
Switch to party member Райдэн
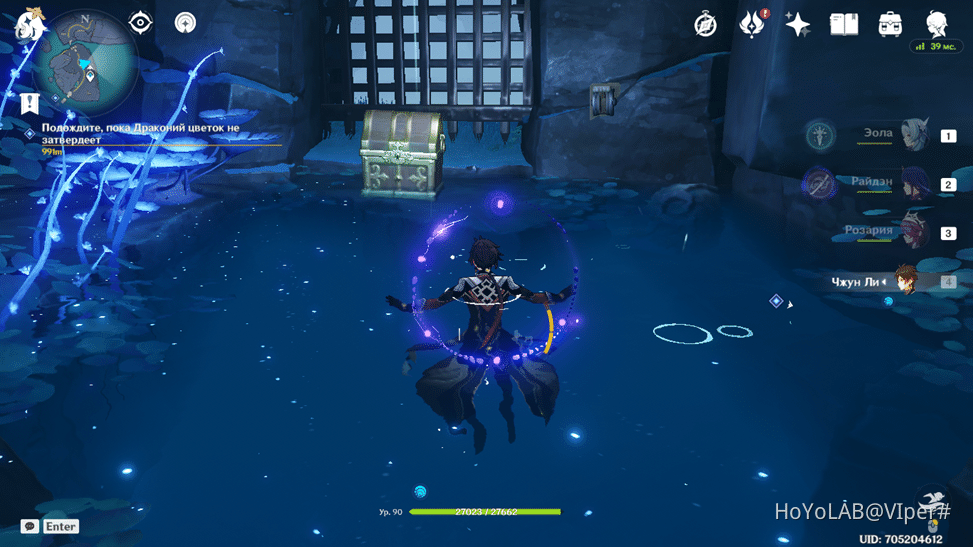[x=914, y=184]
